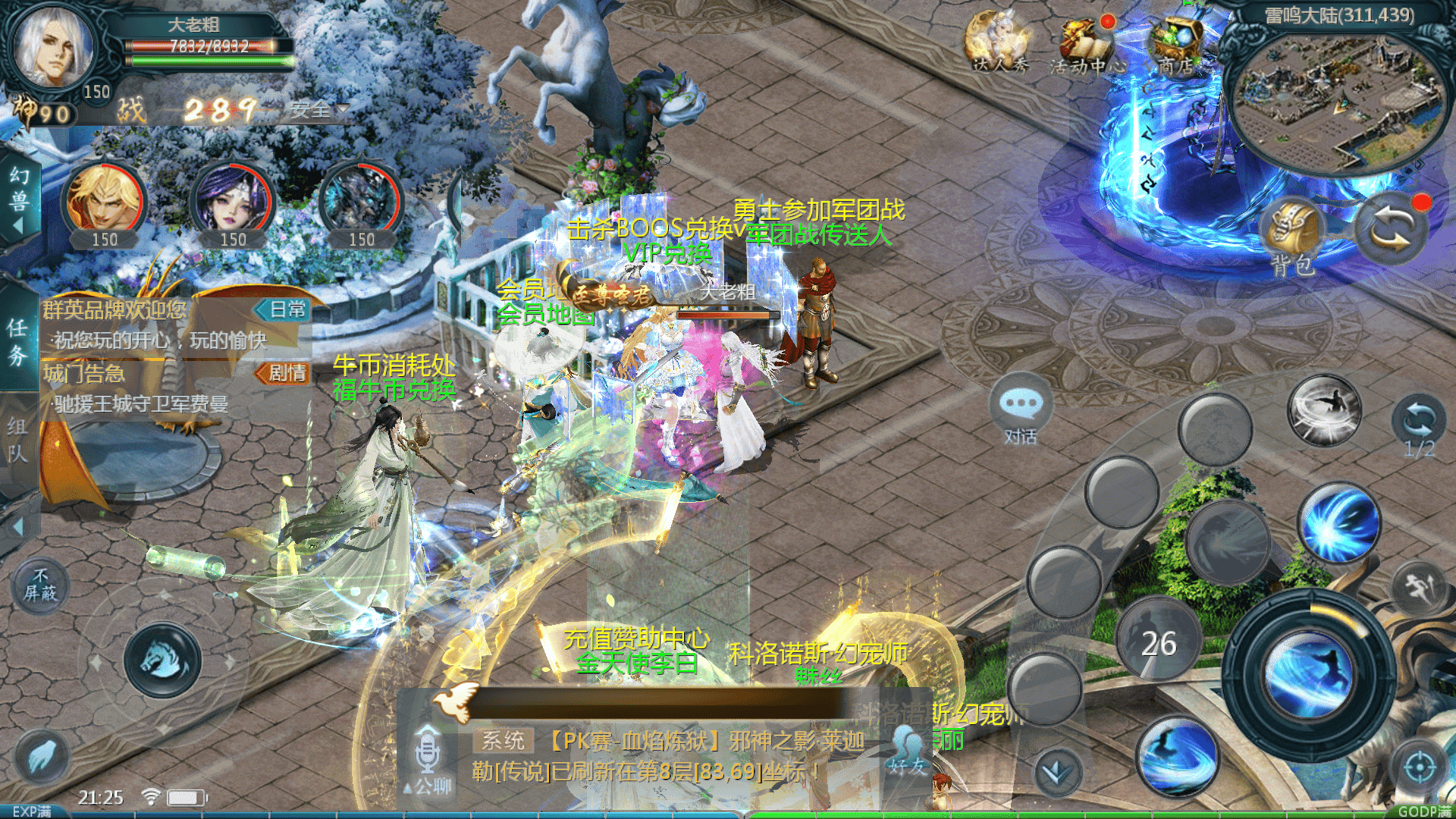Open the 达人秀 icon
This screenshot has width=1456, height=819.
tap(999, 44)
